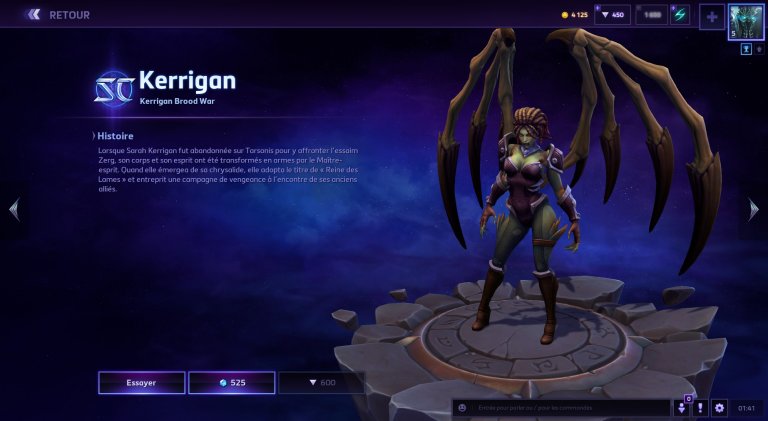
Task: Open the exclamation mark notifications
Action: point(701,408)
